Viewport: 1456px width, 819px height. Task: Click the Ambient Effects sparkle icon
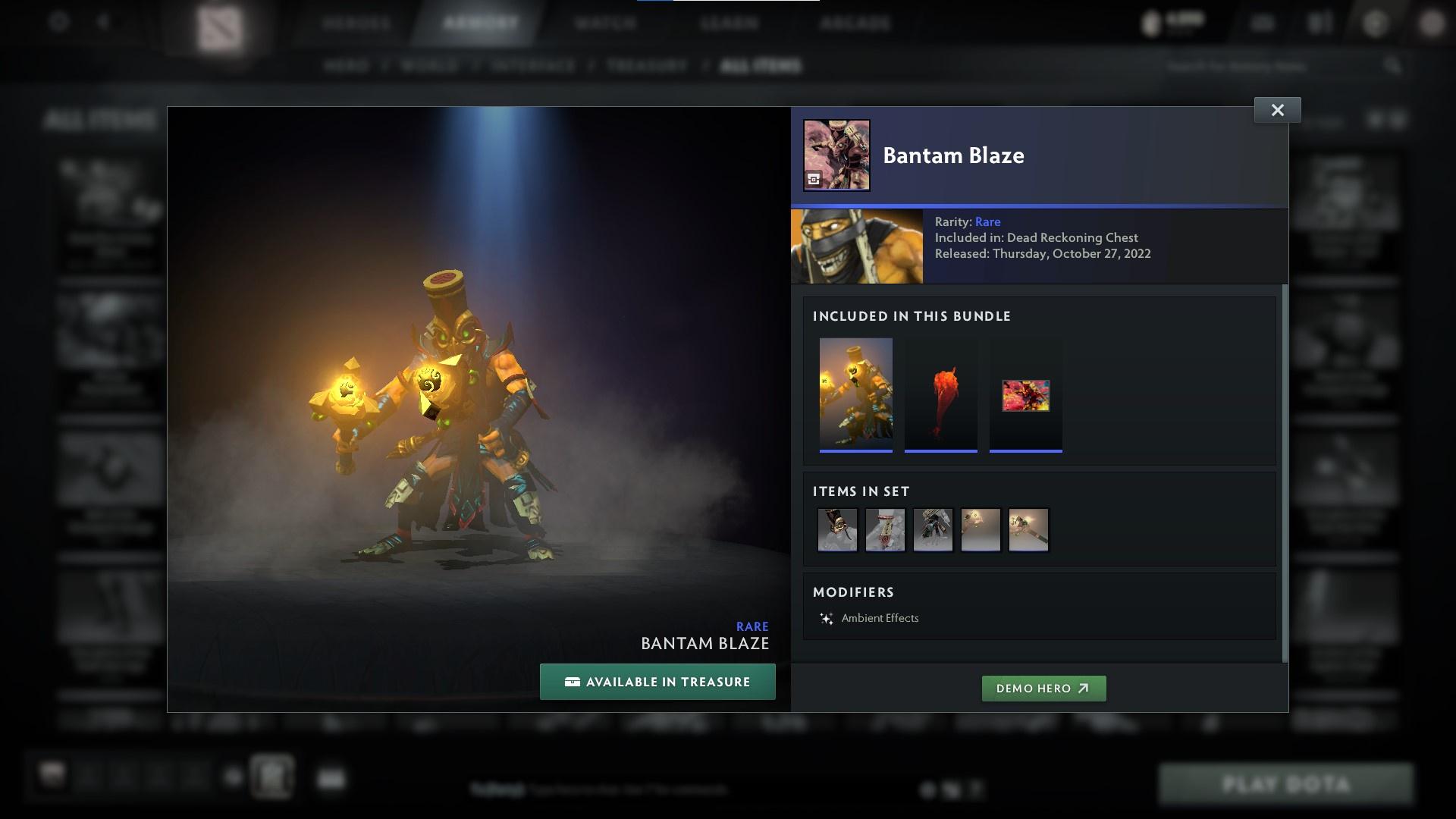point(827,618)
